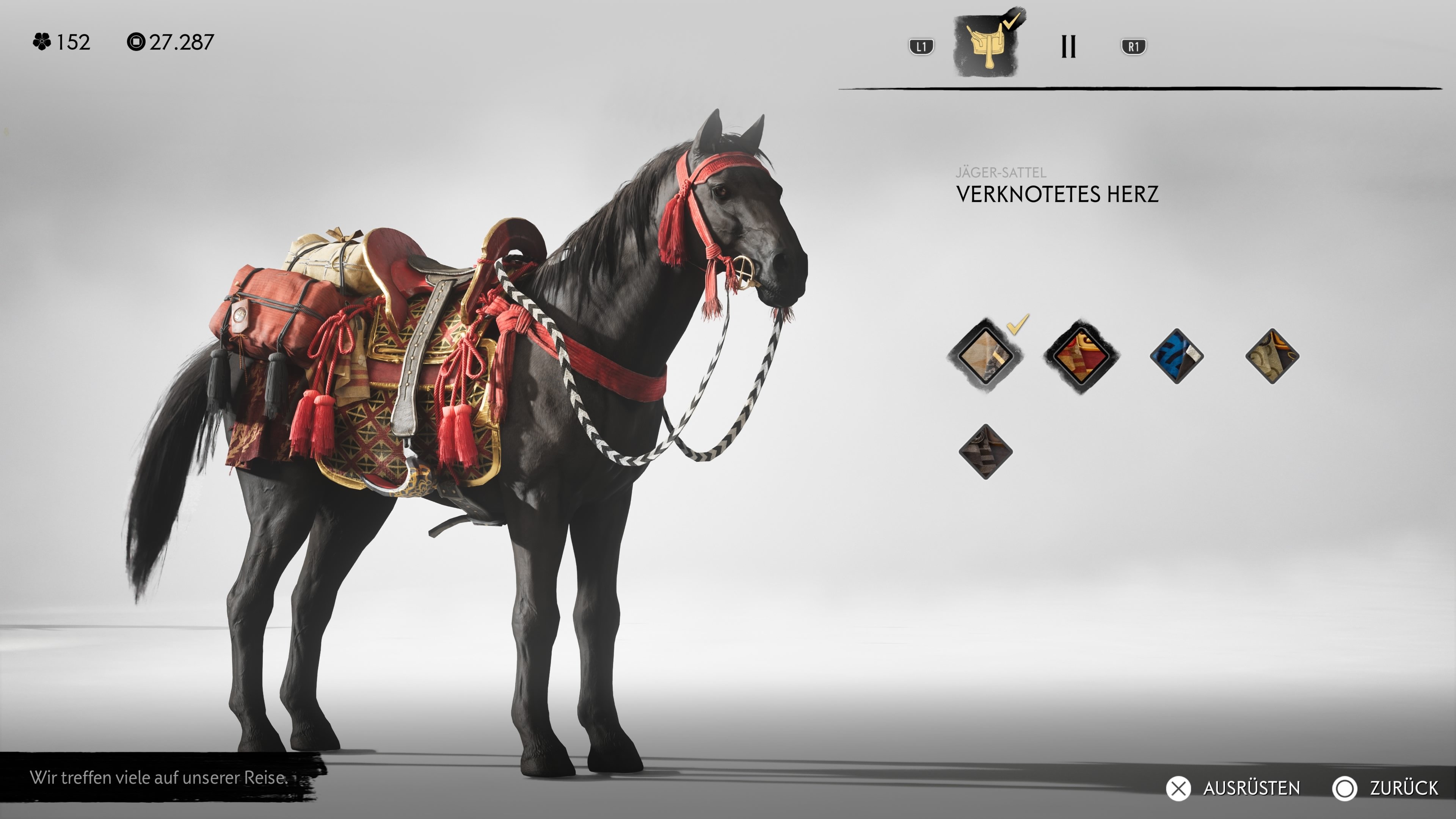Switch to the tab marked II
This screenshot has width=1456, height=819.
(x=1068, y=46)
